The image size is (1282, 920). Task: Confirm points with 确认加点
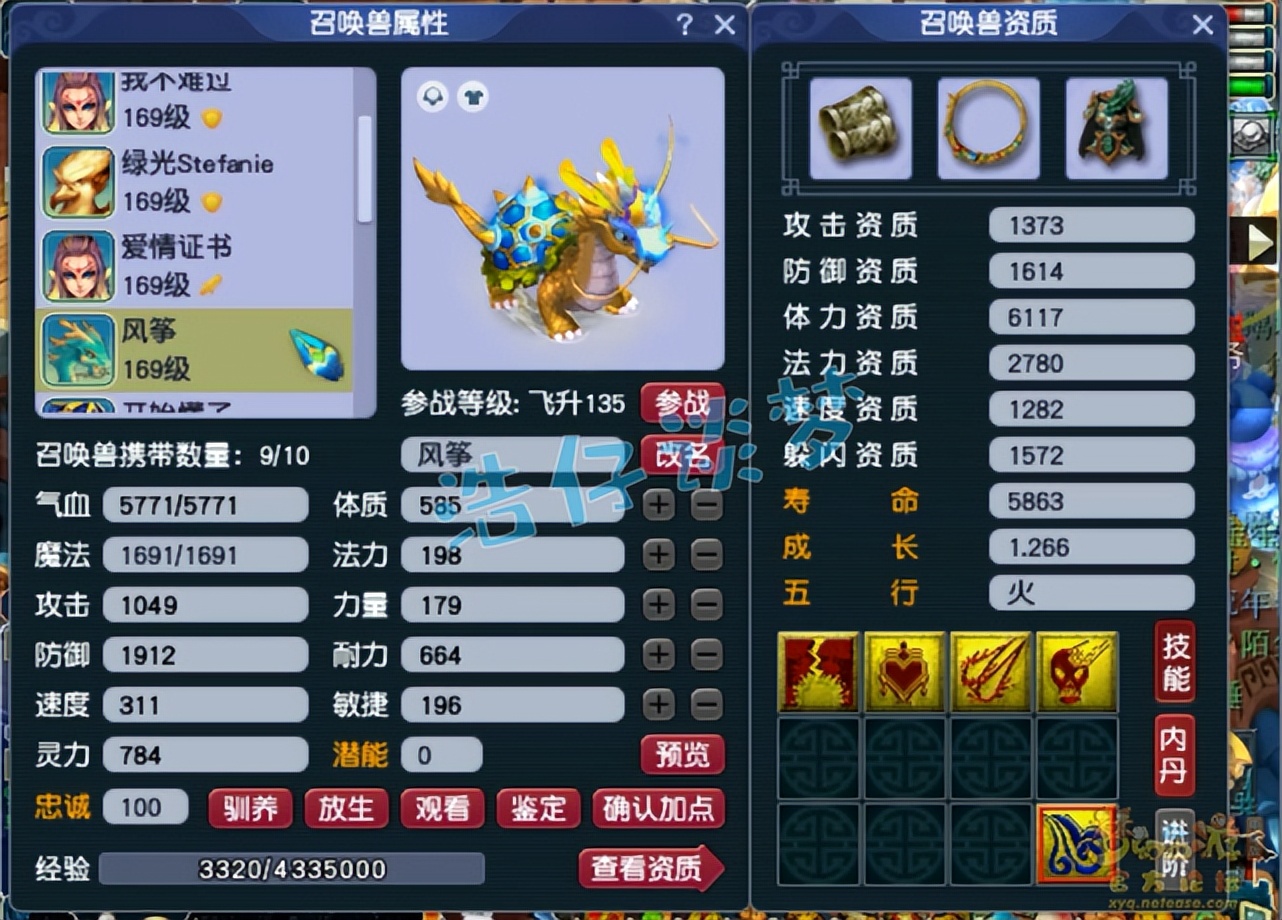point(659,810)
